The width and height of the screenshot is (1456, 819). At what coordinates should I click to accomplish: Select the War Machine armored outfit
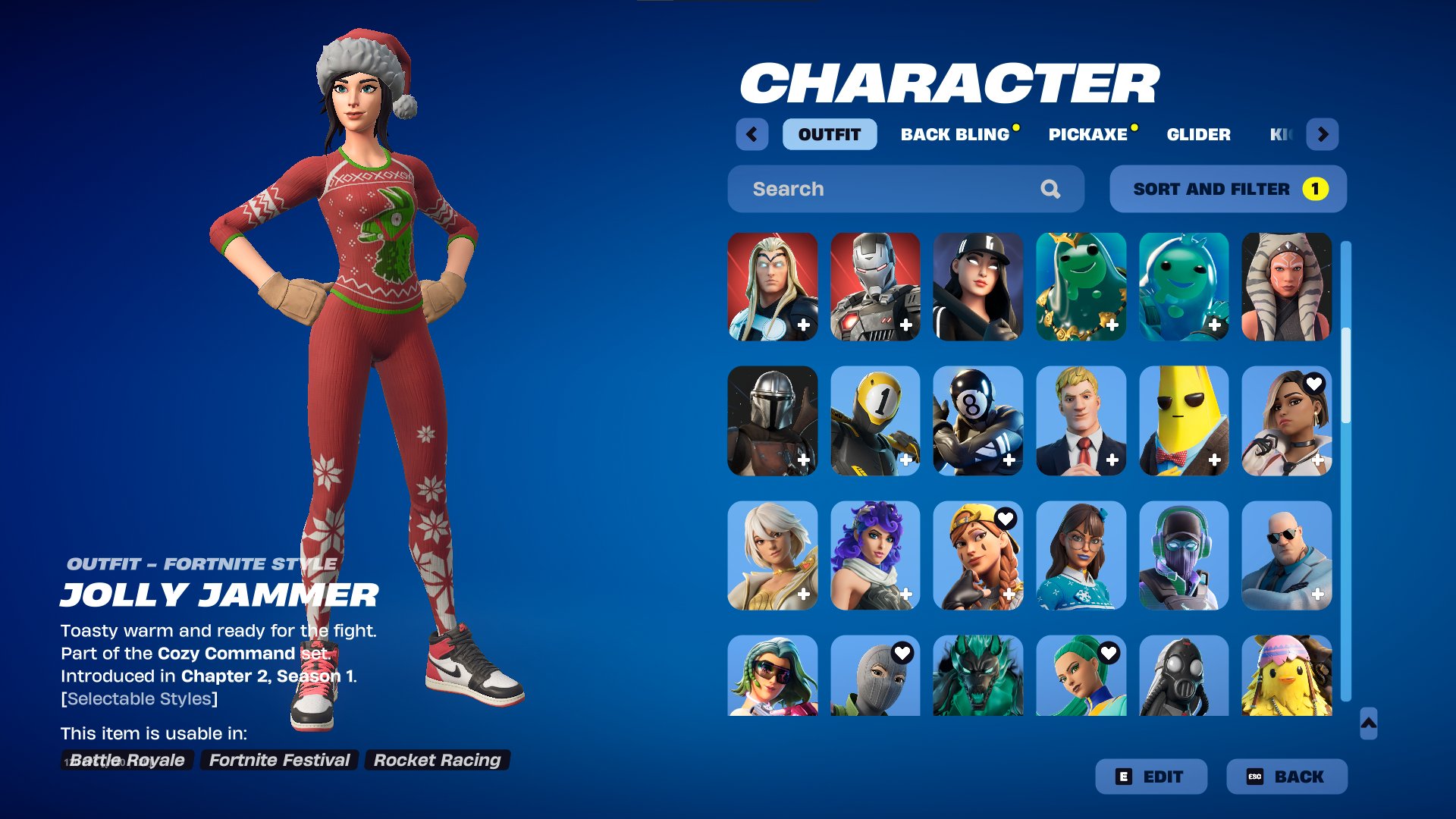click(x=875, y=287)
